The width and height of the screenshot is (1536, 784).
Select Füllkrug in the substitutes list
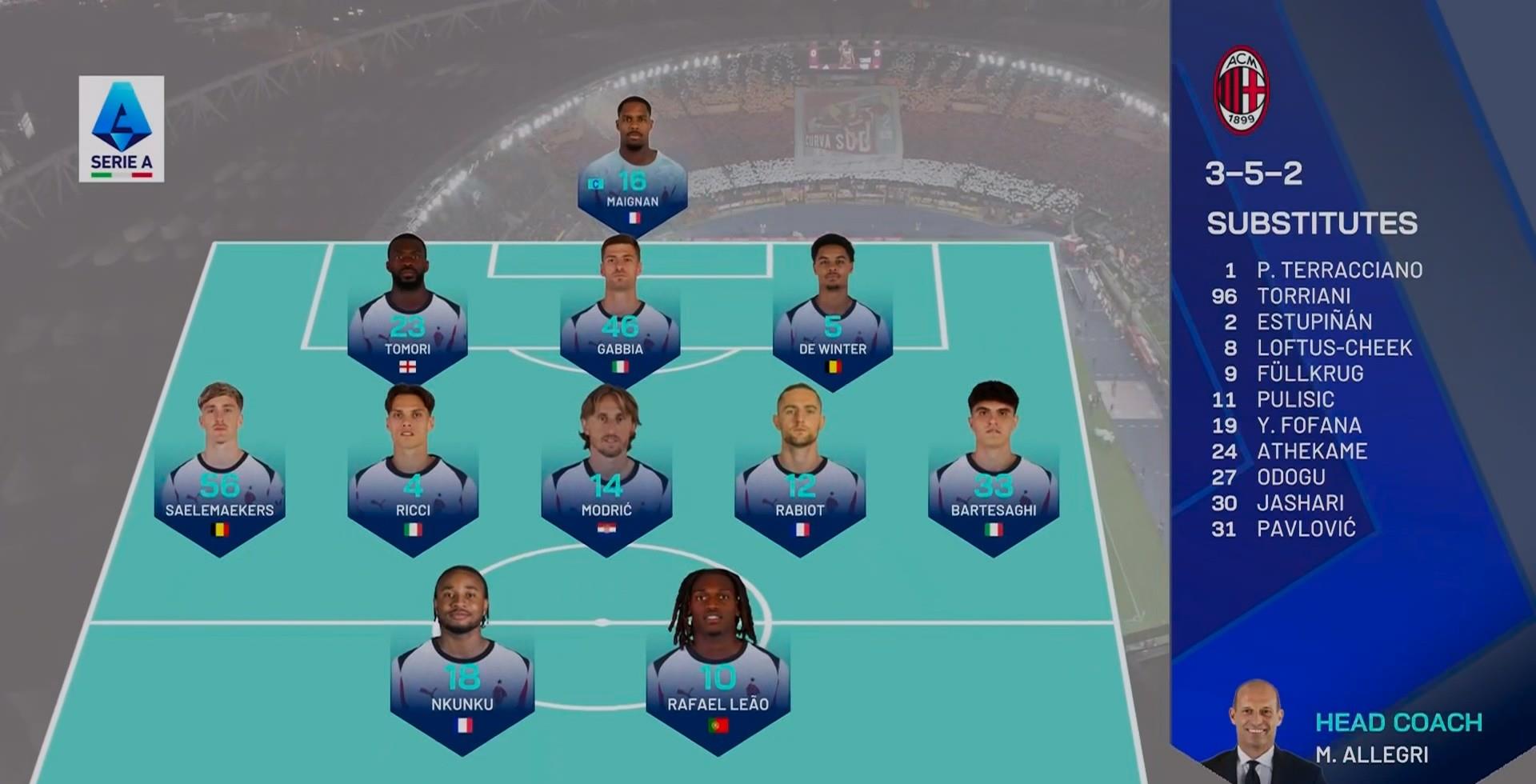point(1310,374)
